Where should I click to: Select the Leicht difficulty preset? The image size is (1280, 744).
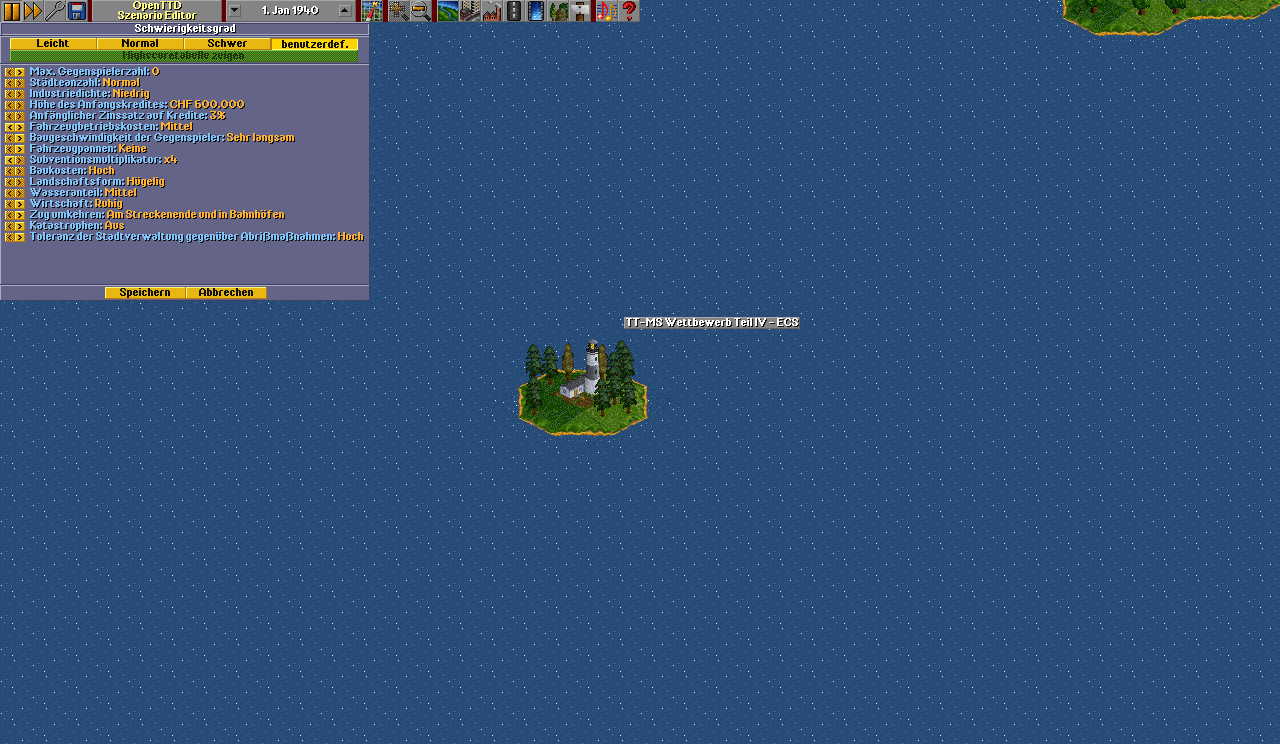coord(53,44)
